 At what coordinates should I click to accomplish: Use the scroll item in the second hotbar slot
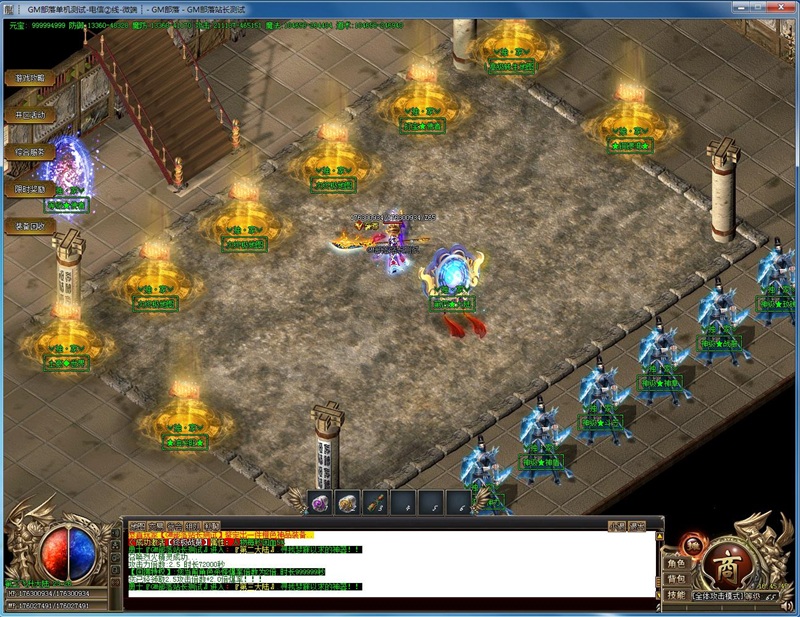348,503
